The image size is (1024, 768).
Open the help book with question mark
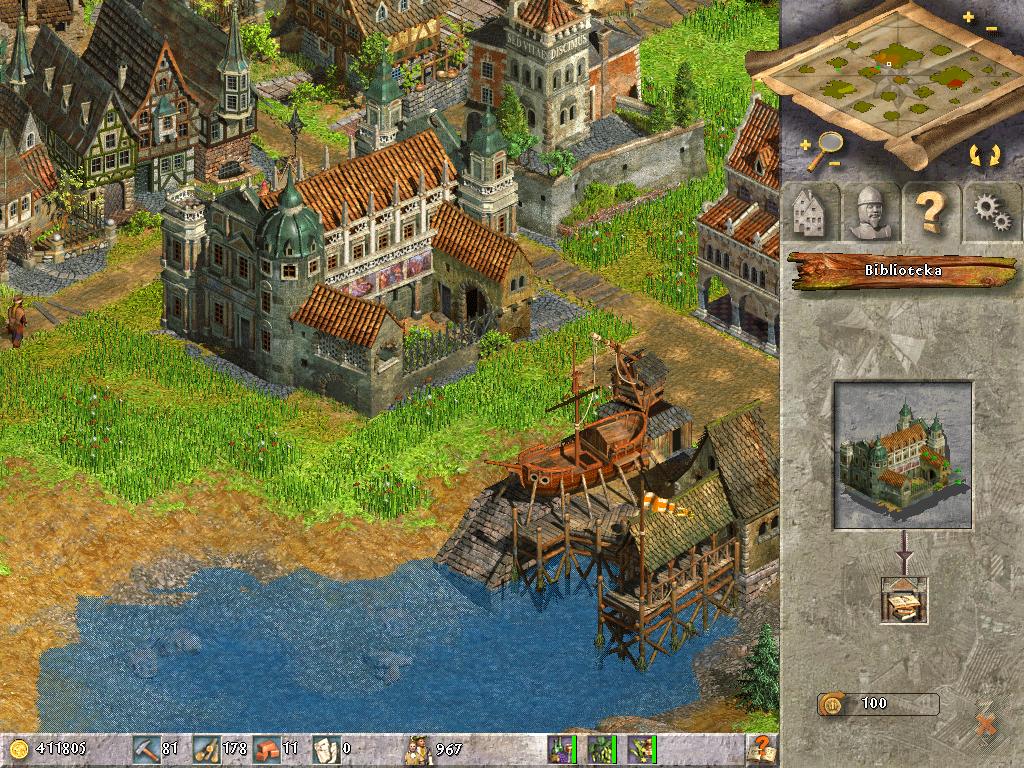tap(762, 748)
